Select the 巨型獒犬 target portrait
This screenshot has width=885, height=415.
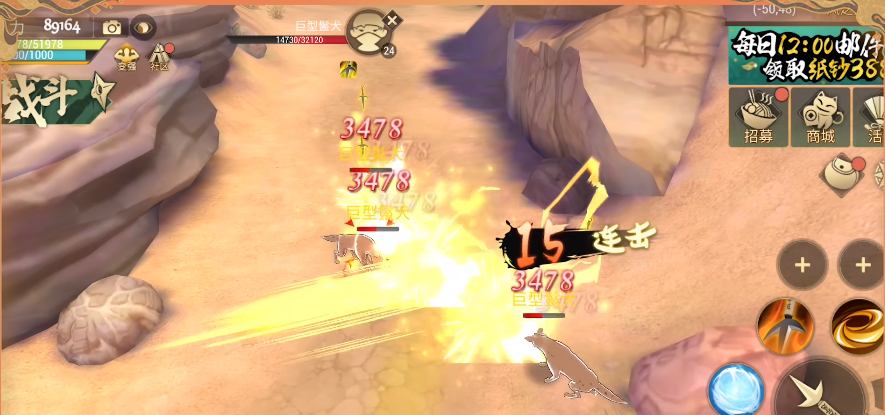click(x=369, y=32)
